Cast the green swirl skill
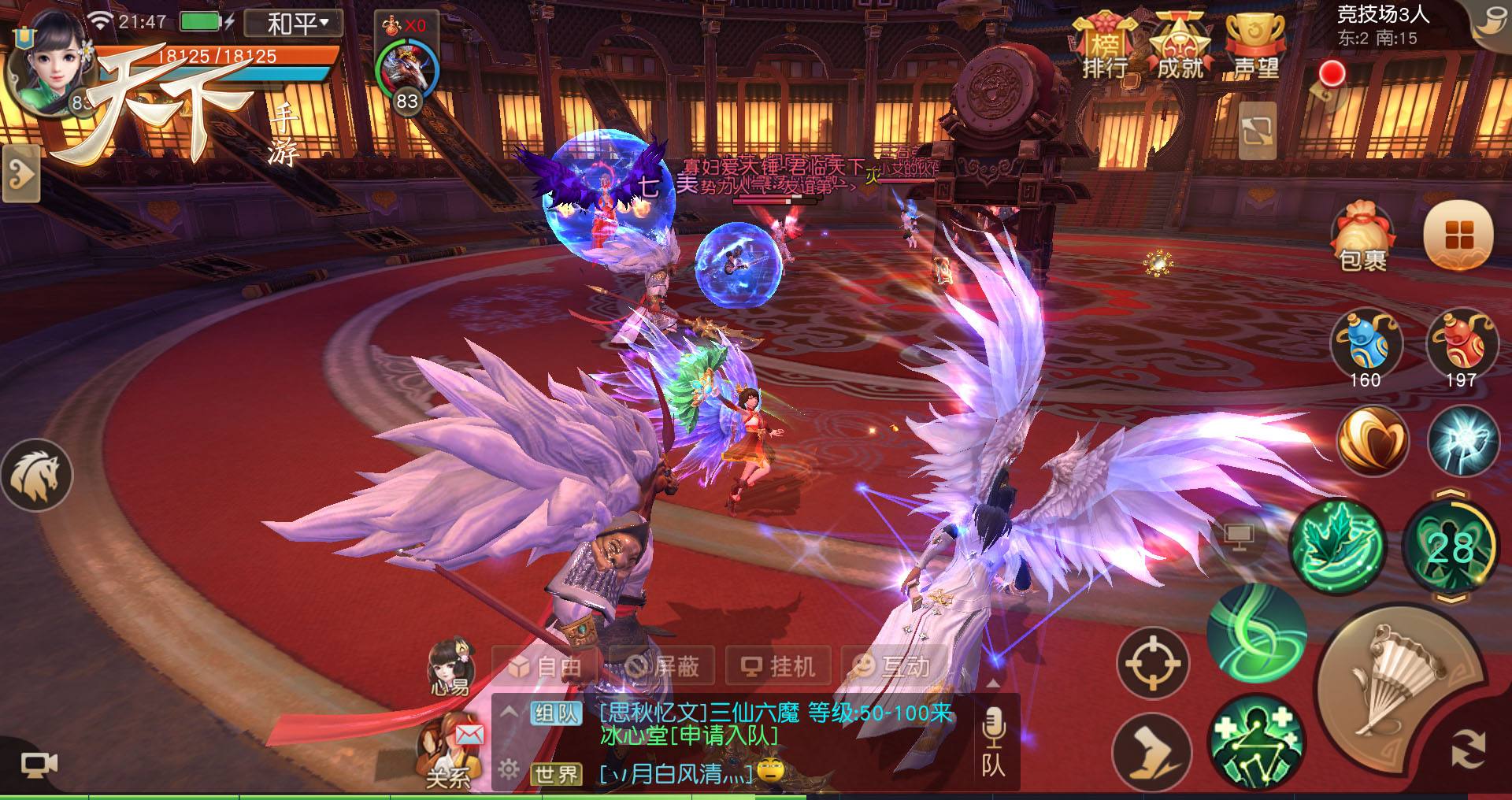Screen dimensions: 1512x800 tap(1255, 634)
